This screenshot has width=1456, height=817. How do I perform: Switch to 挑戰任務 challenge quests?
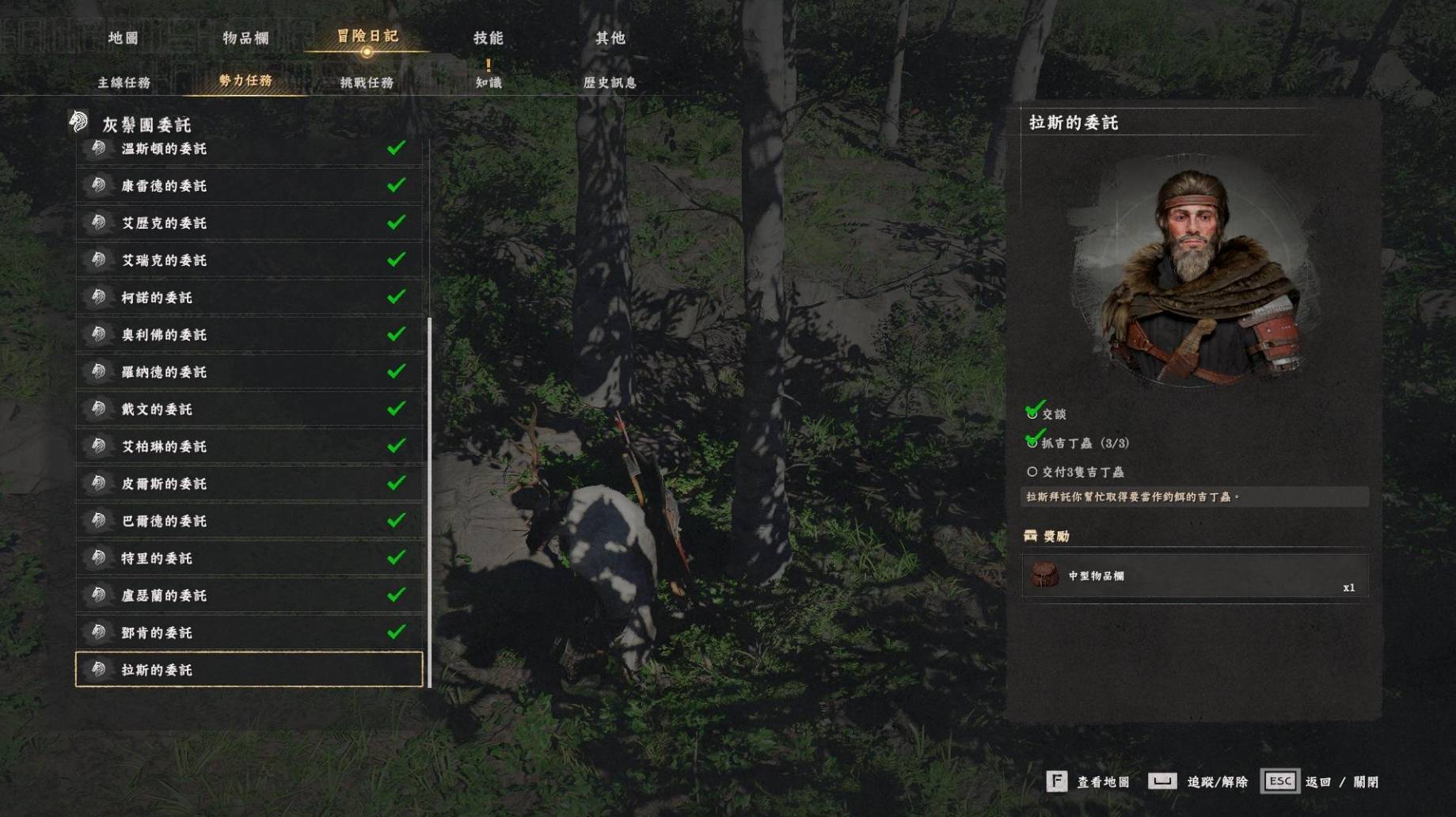367,82
